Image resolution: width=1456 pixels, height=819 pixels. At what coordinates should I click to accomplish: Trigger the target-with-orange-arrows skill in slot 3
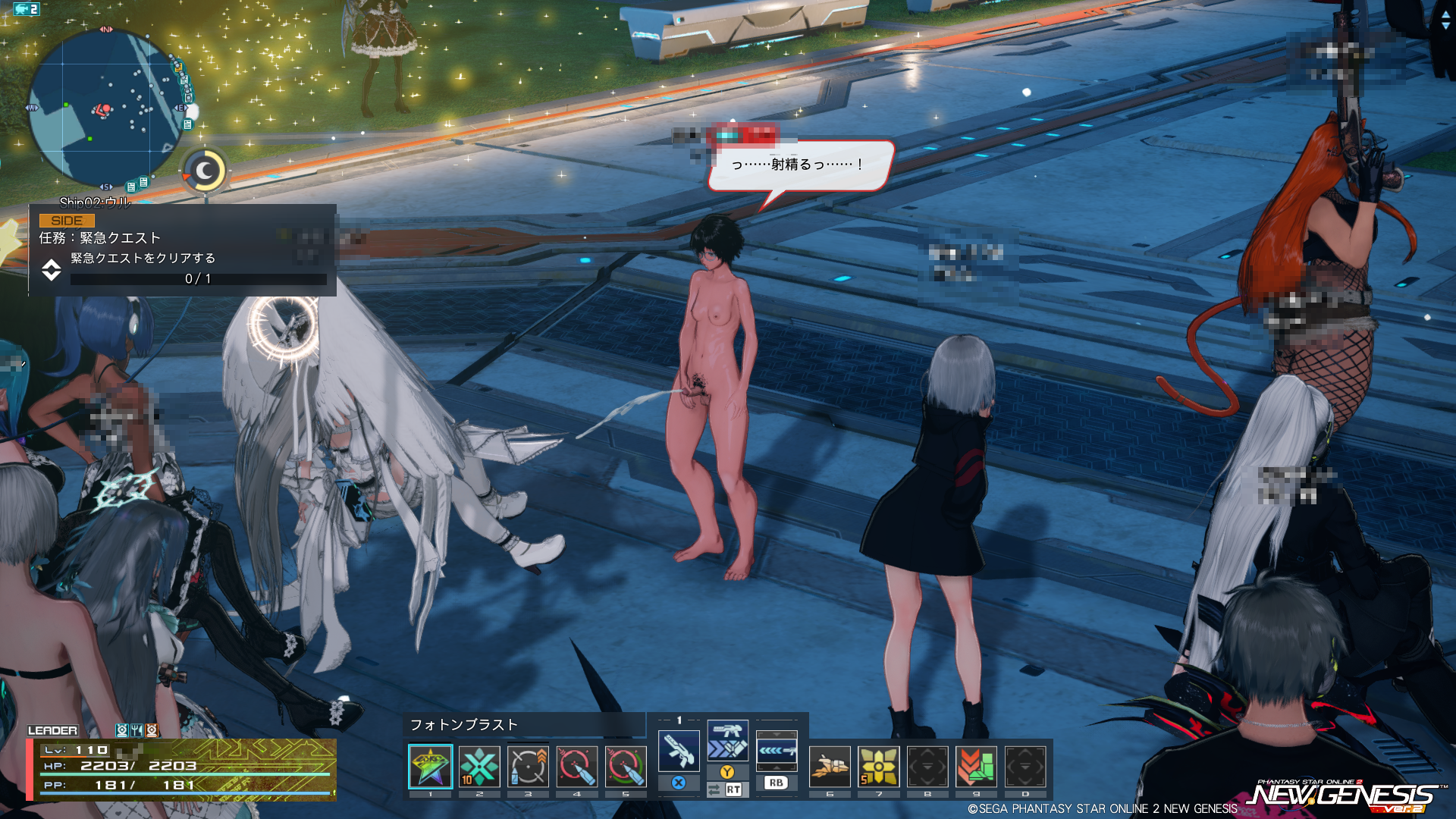(528, 767)
